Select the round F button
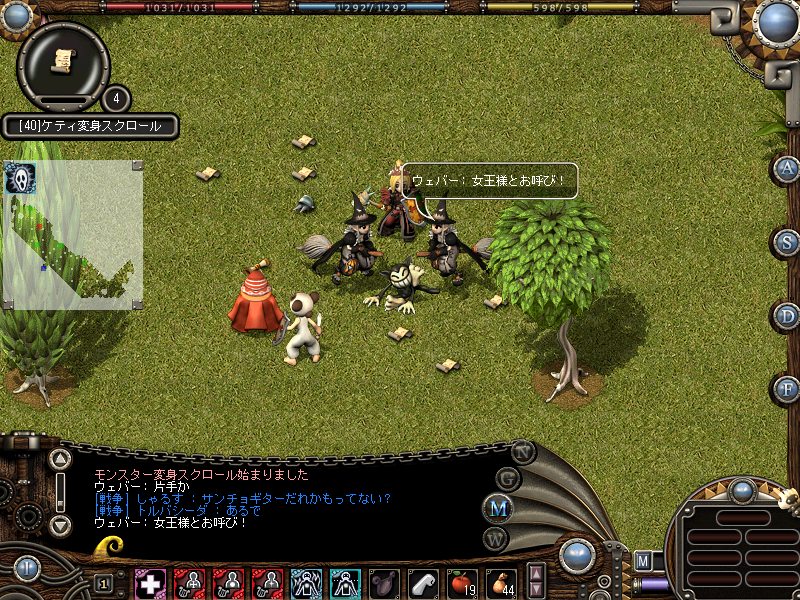This screenshot has height=600, width=800. [x=787, y=388]
